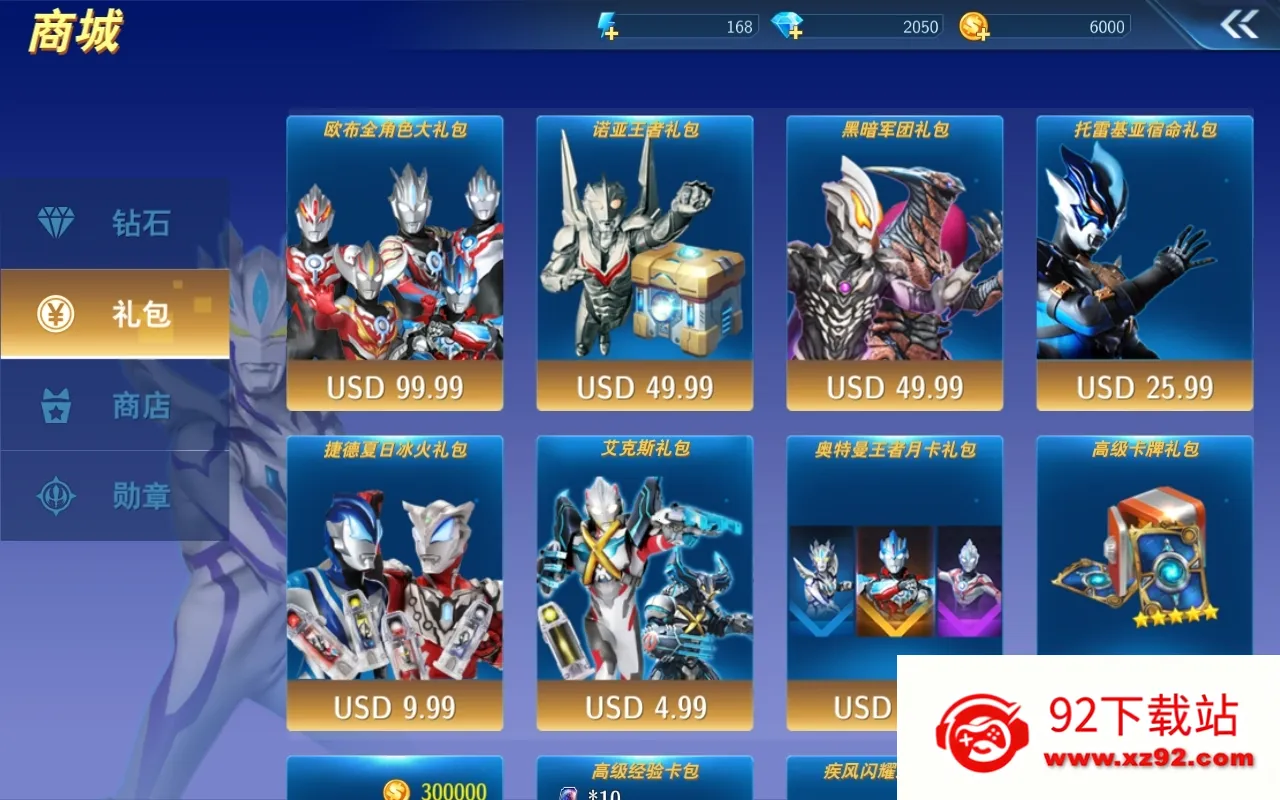Tap the "+" next to the energy count
1280x800 pixels.
pos(614,32)
